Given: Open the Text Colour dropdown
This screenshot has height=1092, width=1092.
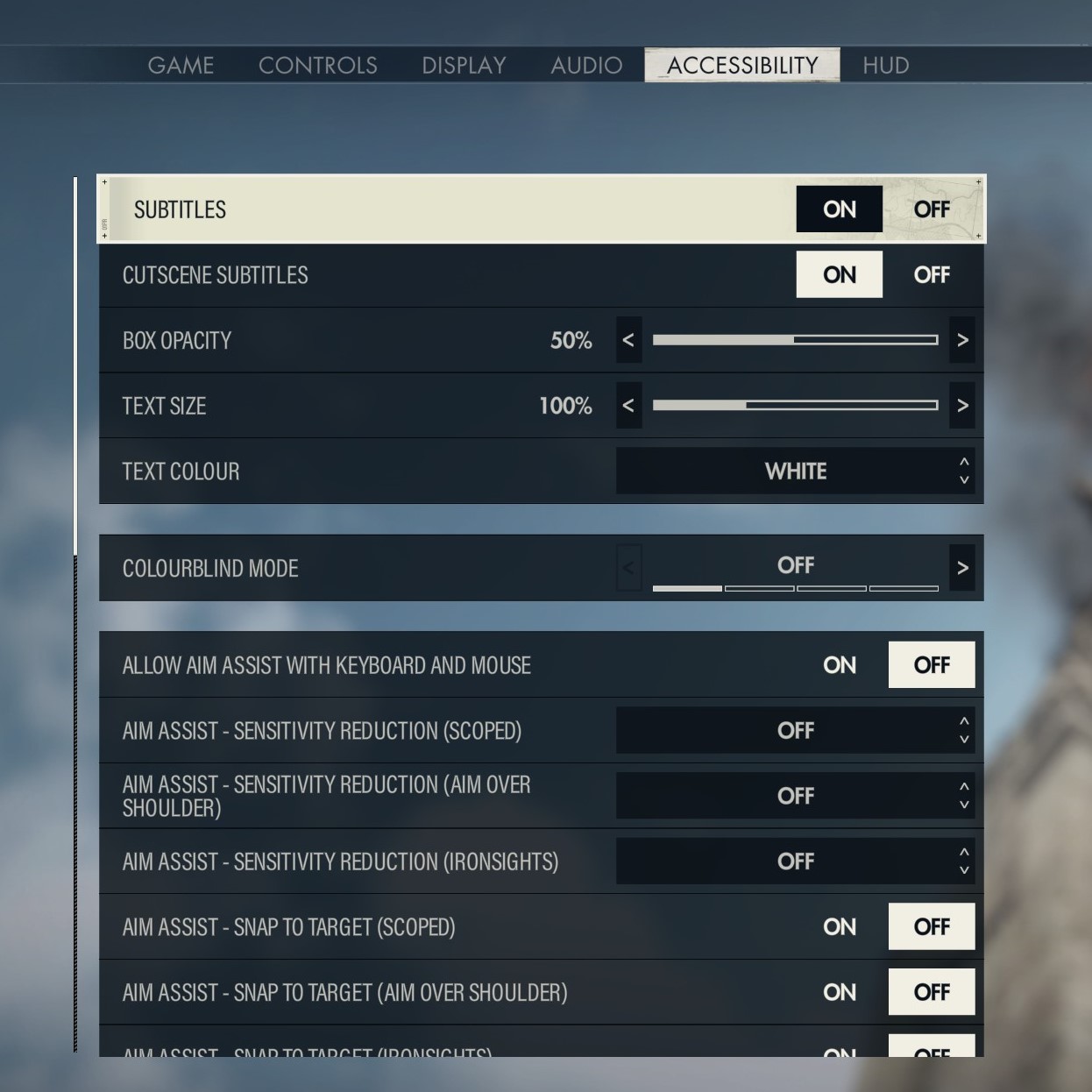Looking at the screenshot, I should coord(795,472).
